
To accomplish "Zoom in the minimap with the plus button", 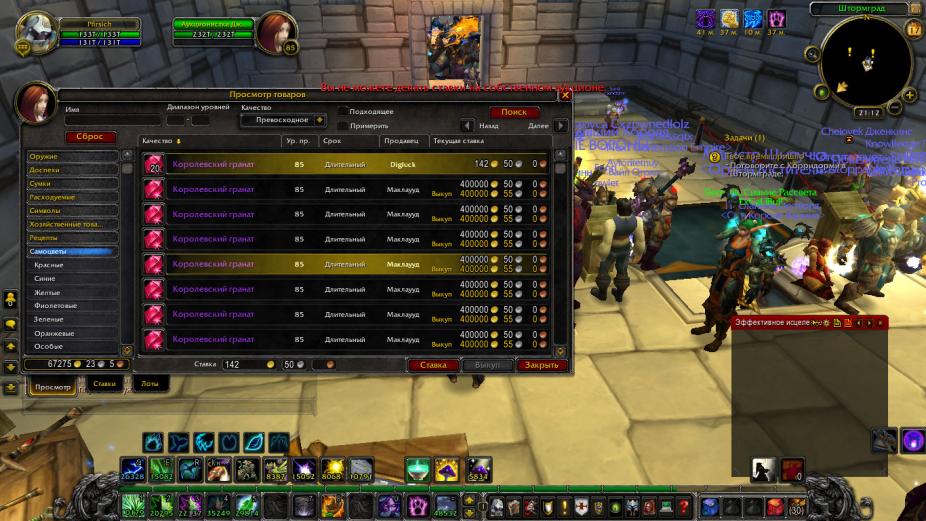I will [910, 95].
